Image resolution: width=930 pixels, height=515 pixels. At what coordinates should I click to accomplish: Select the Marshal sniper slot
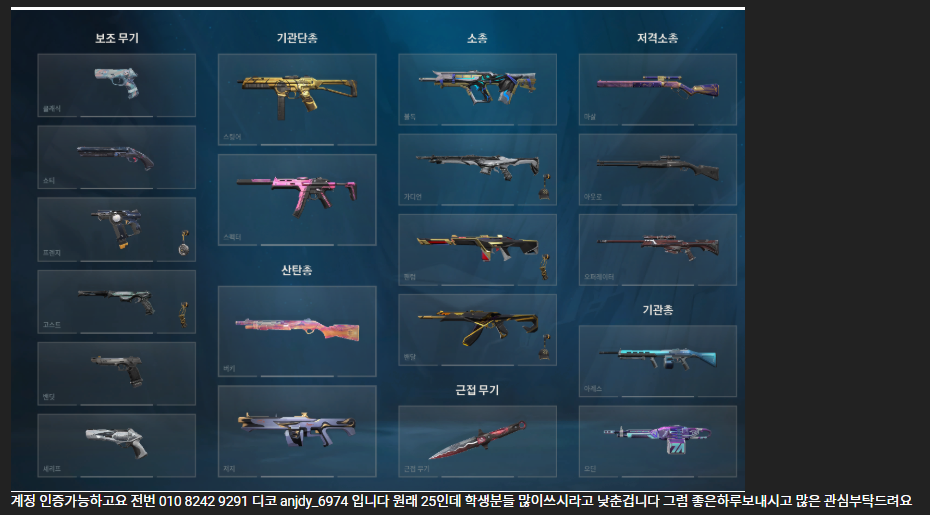tap(657, 89)
